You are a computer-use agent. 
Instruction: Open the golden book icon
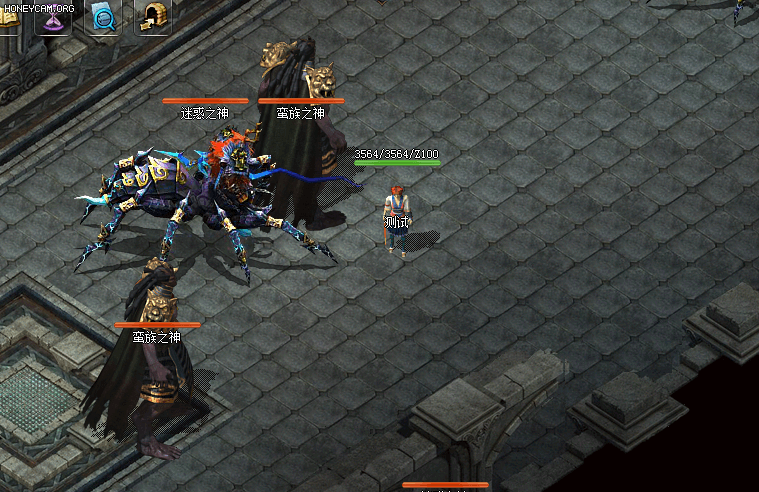[x=8, y=19]
